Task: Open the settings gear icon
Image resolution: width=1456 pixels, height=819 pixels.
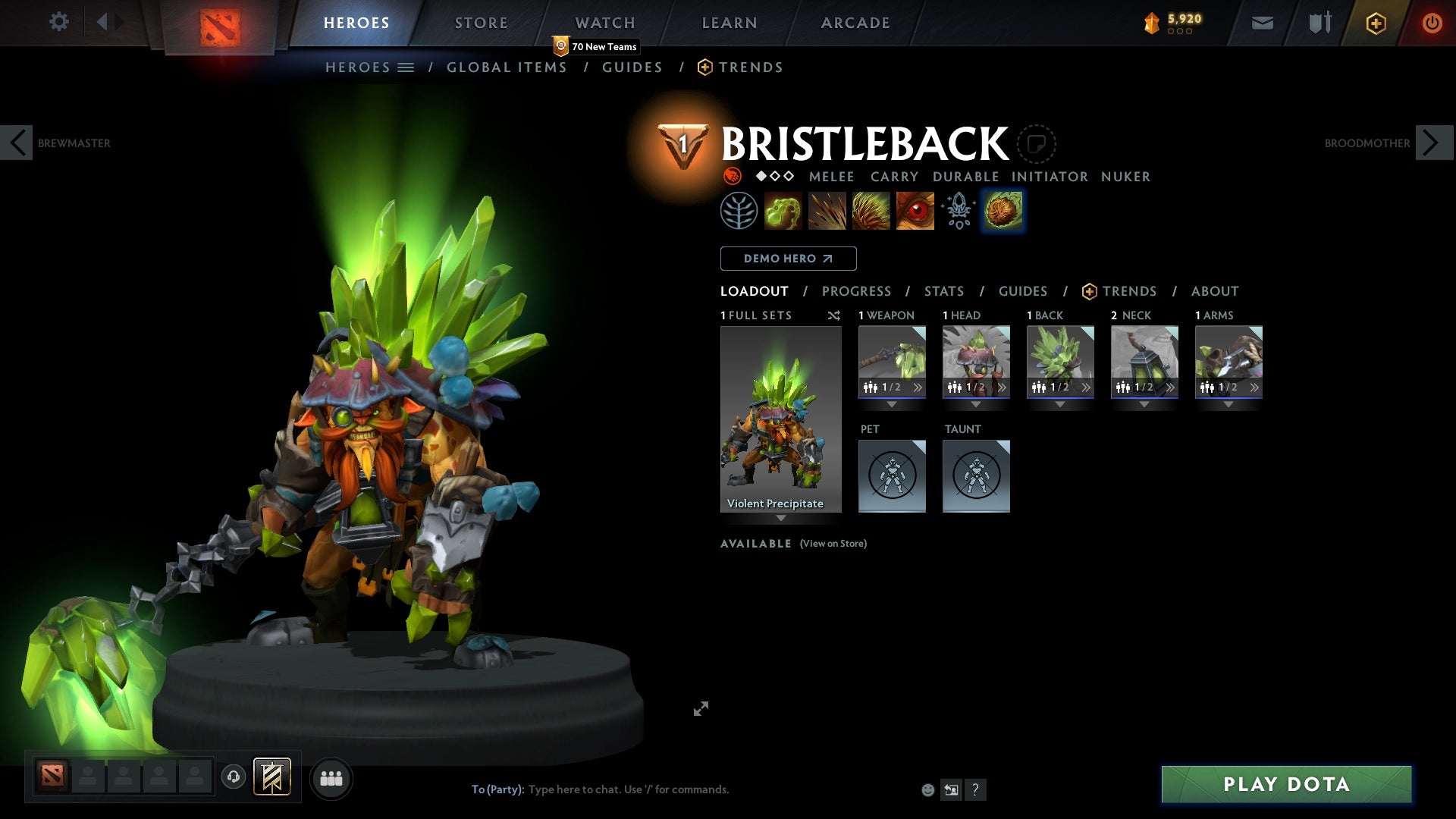Action: click(x=58, y=22)
